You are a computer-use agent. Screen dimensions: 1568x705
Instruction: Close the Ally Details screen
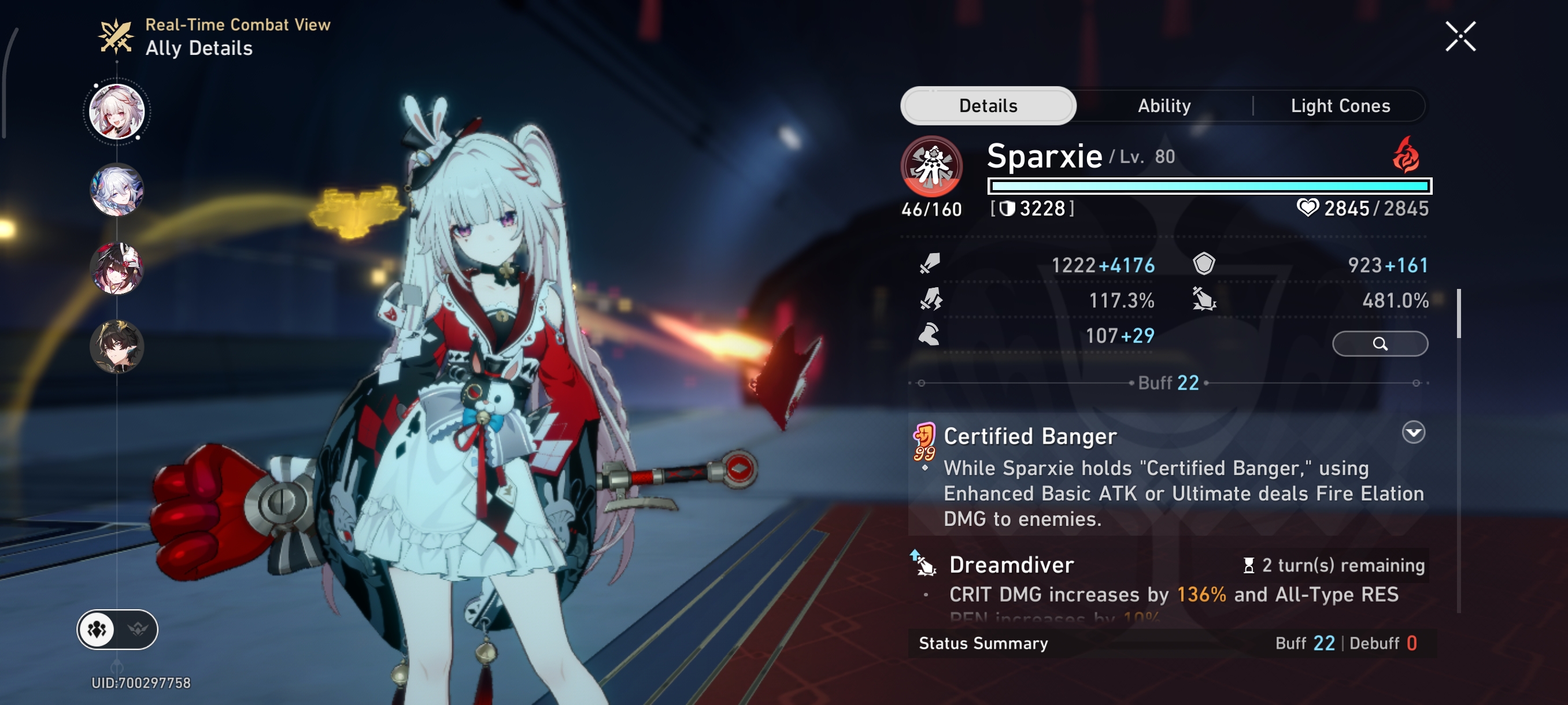(x=1460, y=36)
